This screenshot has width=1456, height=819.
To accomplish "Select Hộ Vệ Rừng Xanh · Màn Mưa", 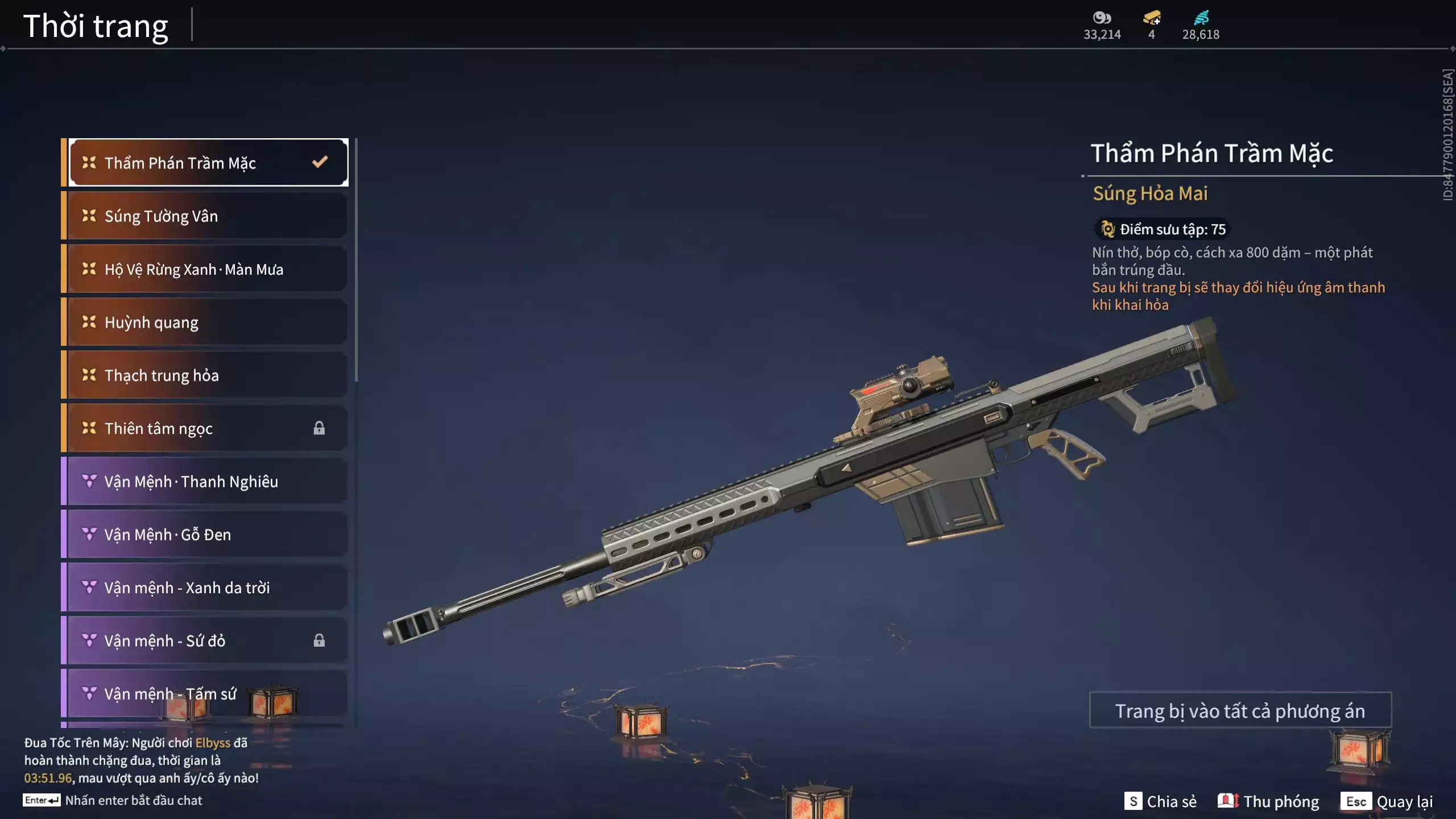I will click(207, 269).
